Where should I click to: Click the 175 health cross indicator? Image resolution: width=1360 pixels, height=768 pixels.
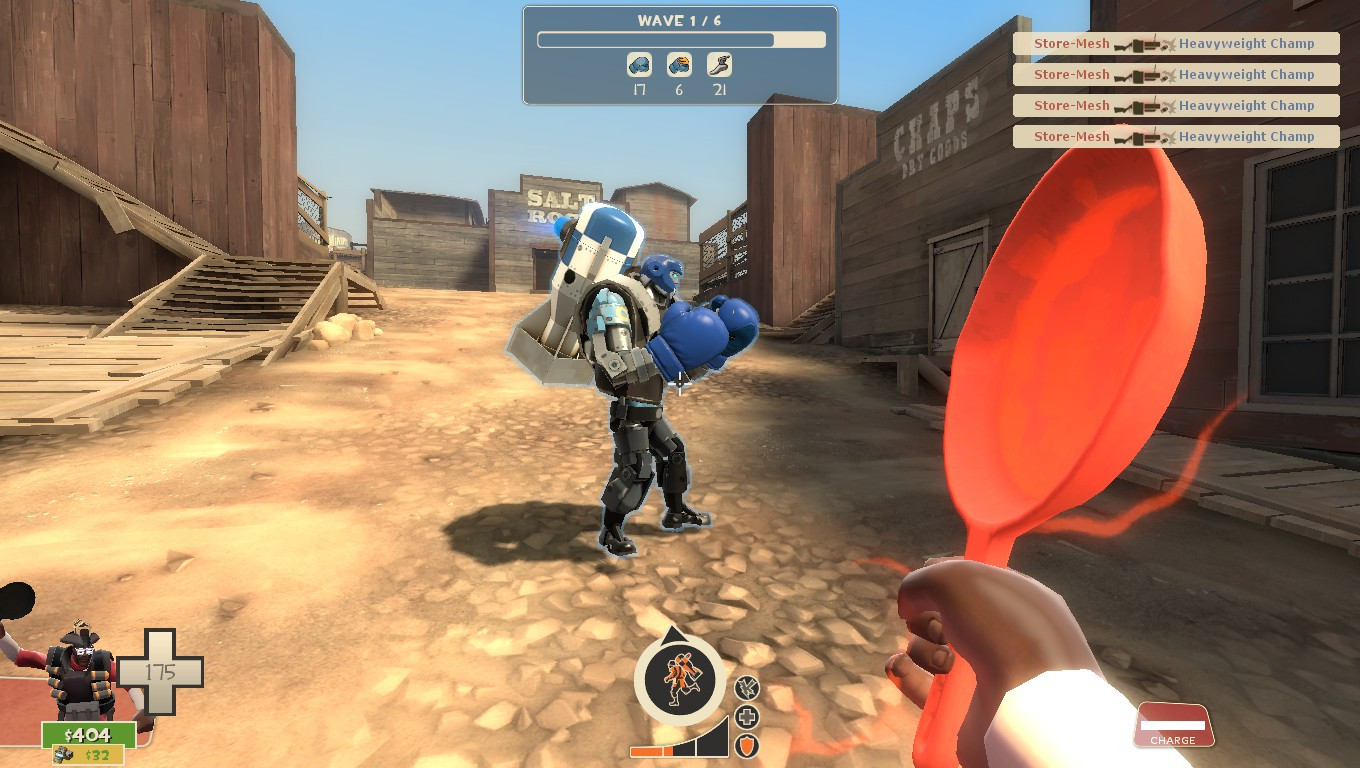coord(160,672)
